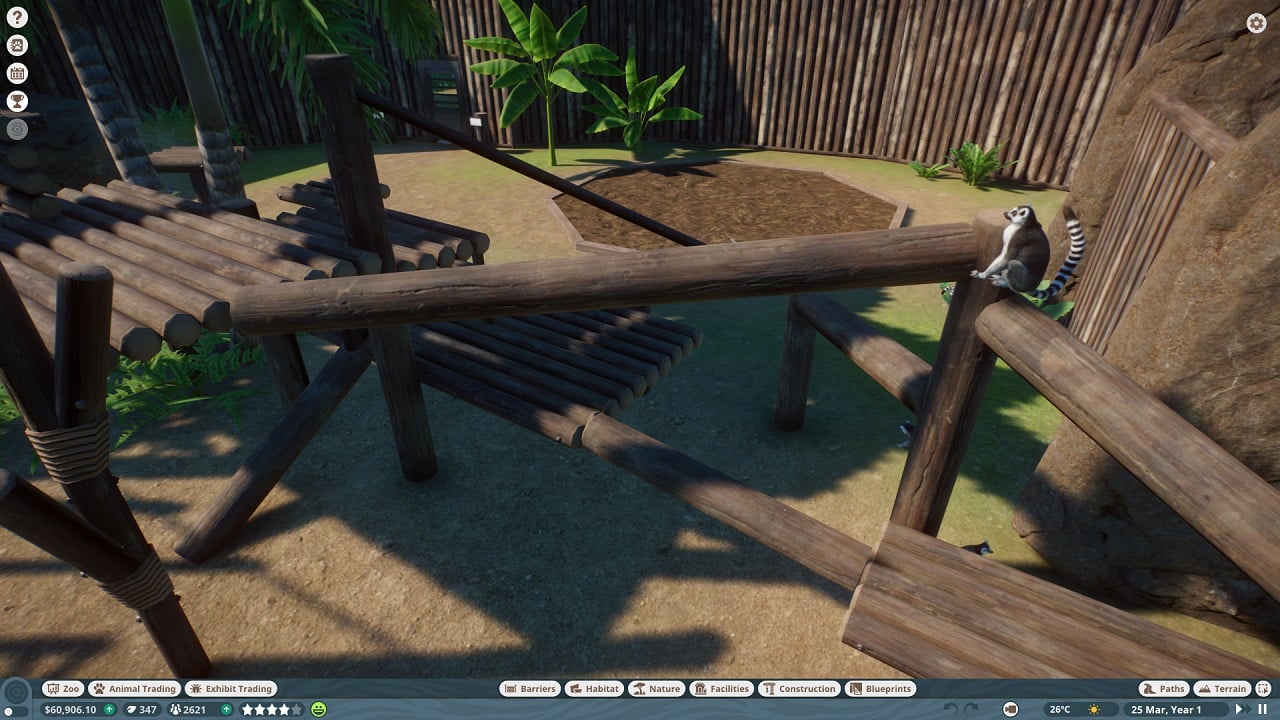Open the Exhibit Trading screen

pyautogui.click(x=230, y=688)
